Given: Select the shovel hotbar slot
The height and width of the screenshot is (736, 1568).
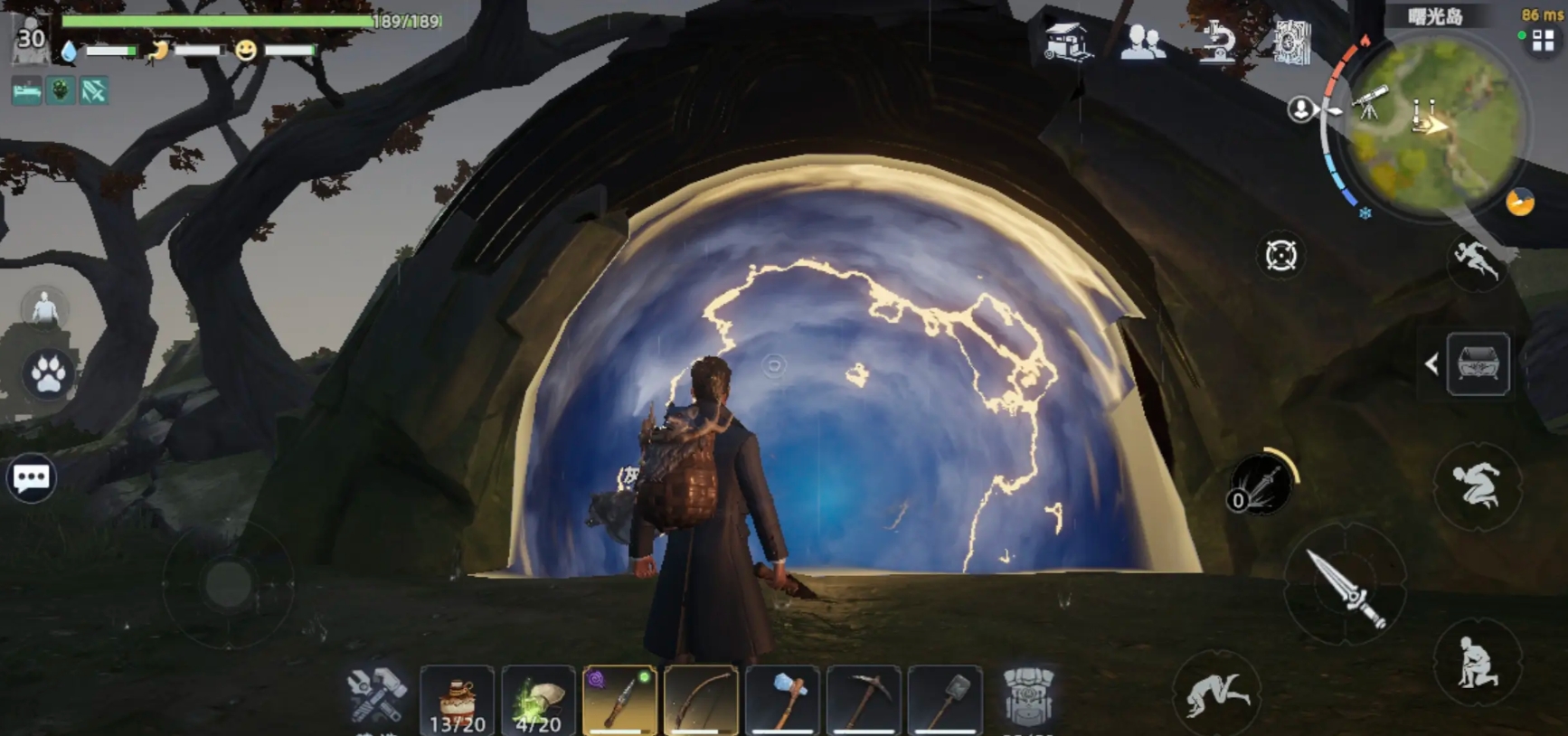Looking at the screenshot, I should click(945, 700).
